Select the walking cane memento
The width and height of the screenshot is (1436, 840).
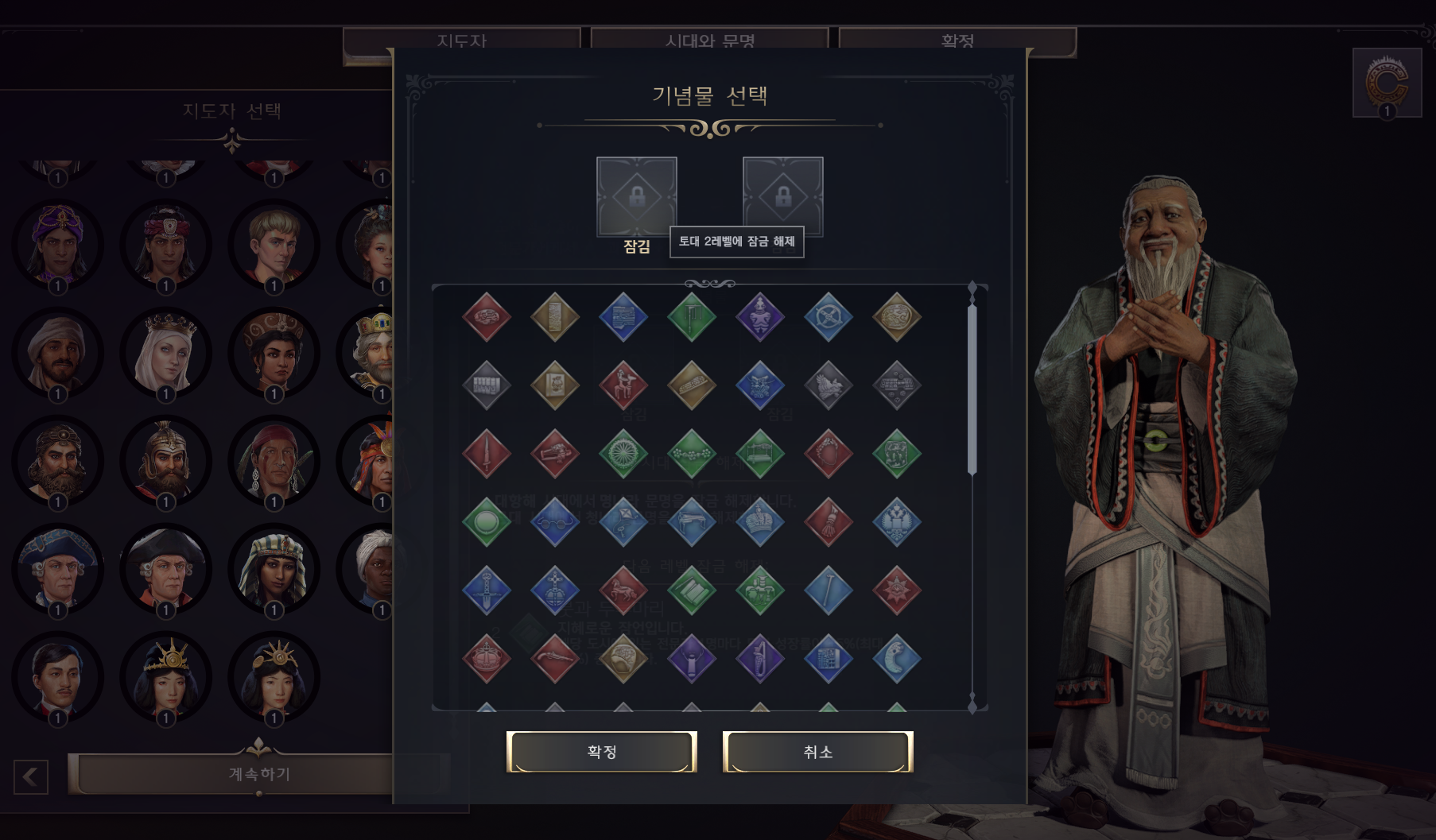point(828,590)
